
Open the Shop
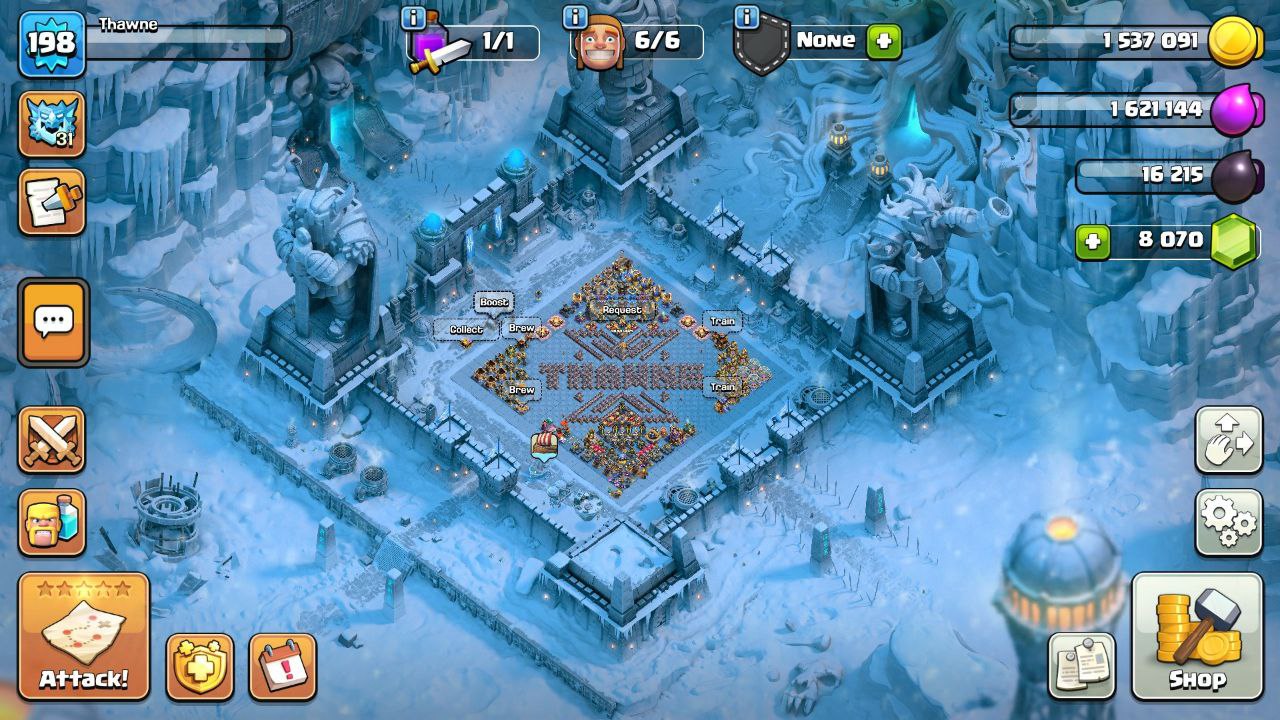(x=1197, y=636)
